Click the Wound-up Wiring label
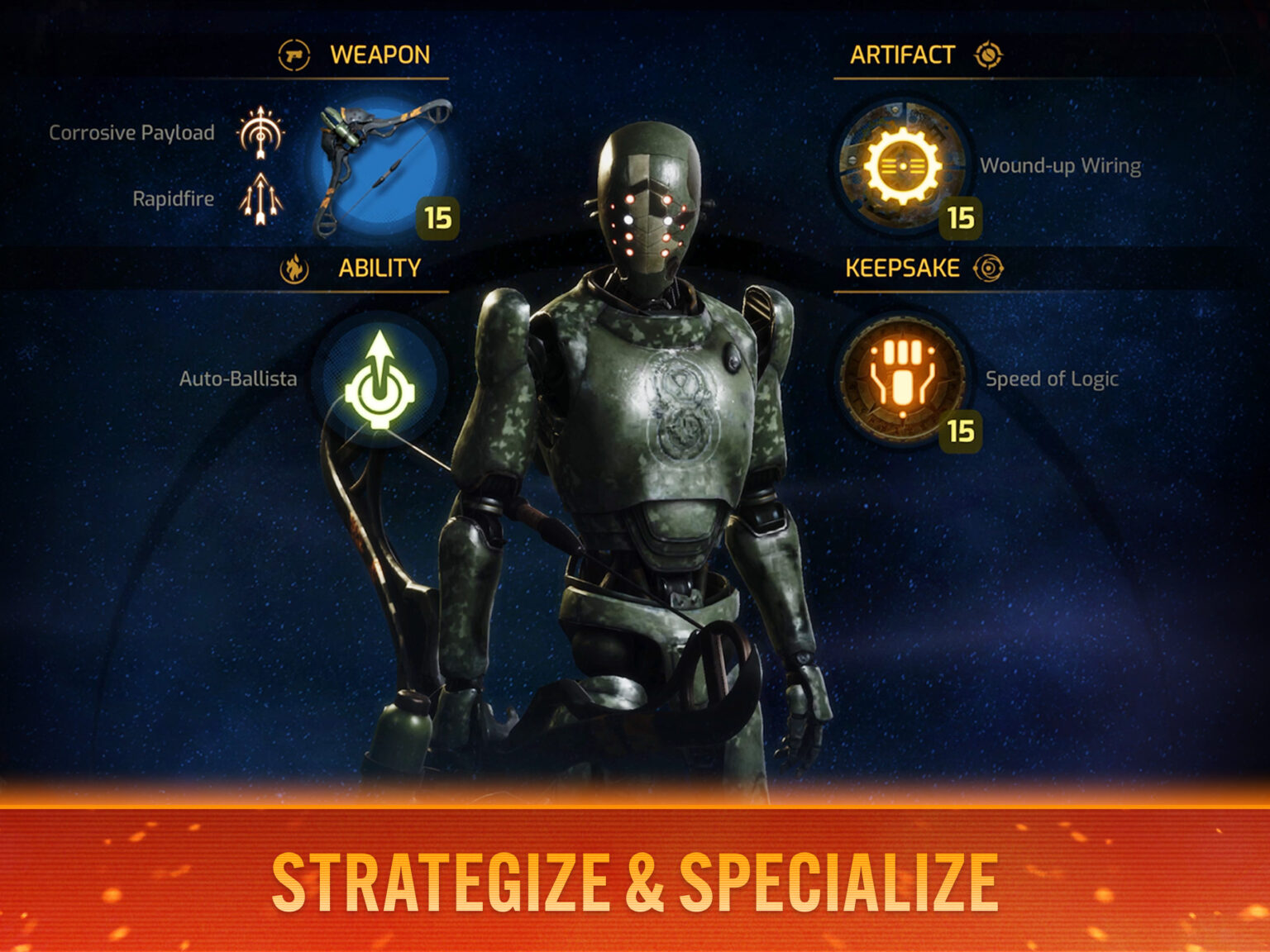Viewport: 1270px width, 952px height. [x=1061, y=166]
